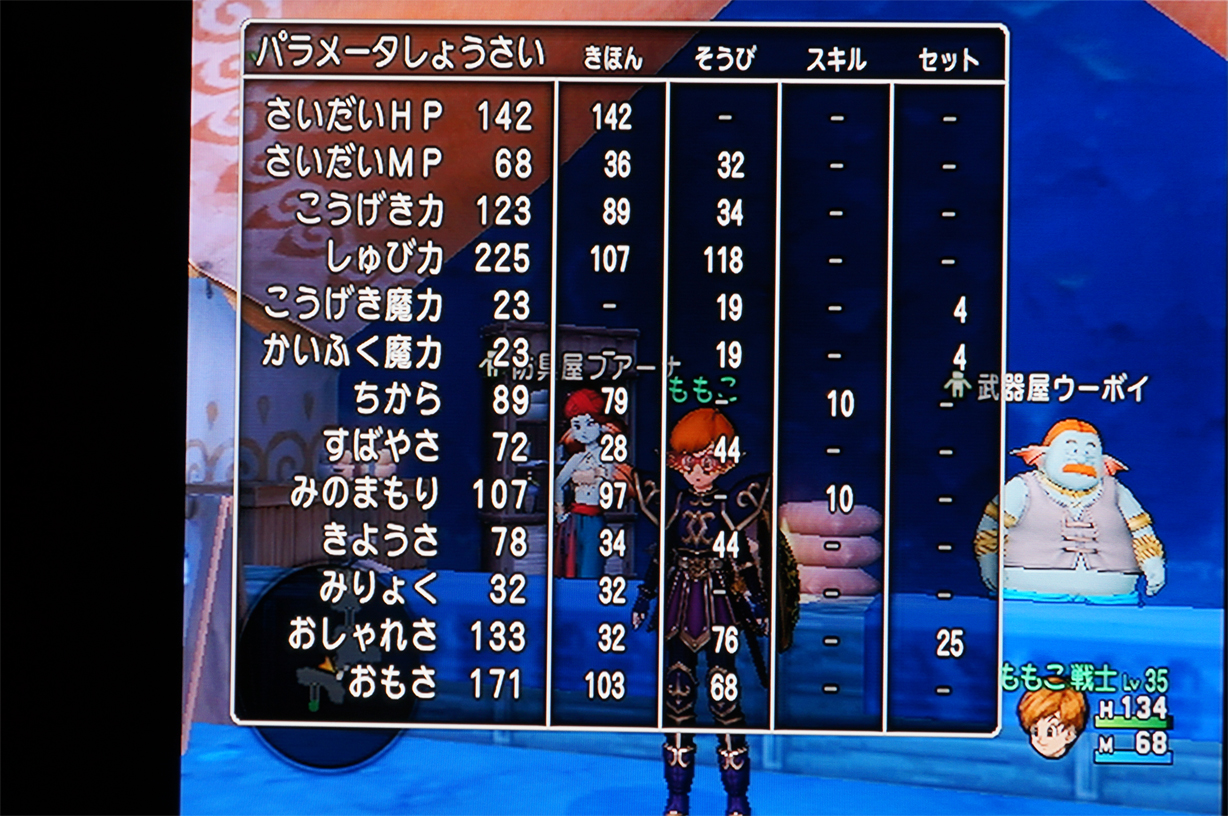This screenshot has width=1228, height=816.
Task: Select the スキル column header
Action: pos(835,60)
